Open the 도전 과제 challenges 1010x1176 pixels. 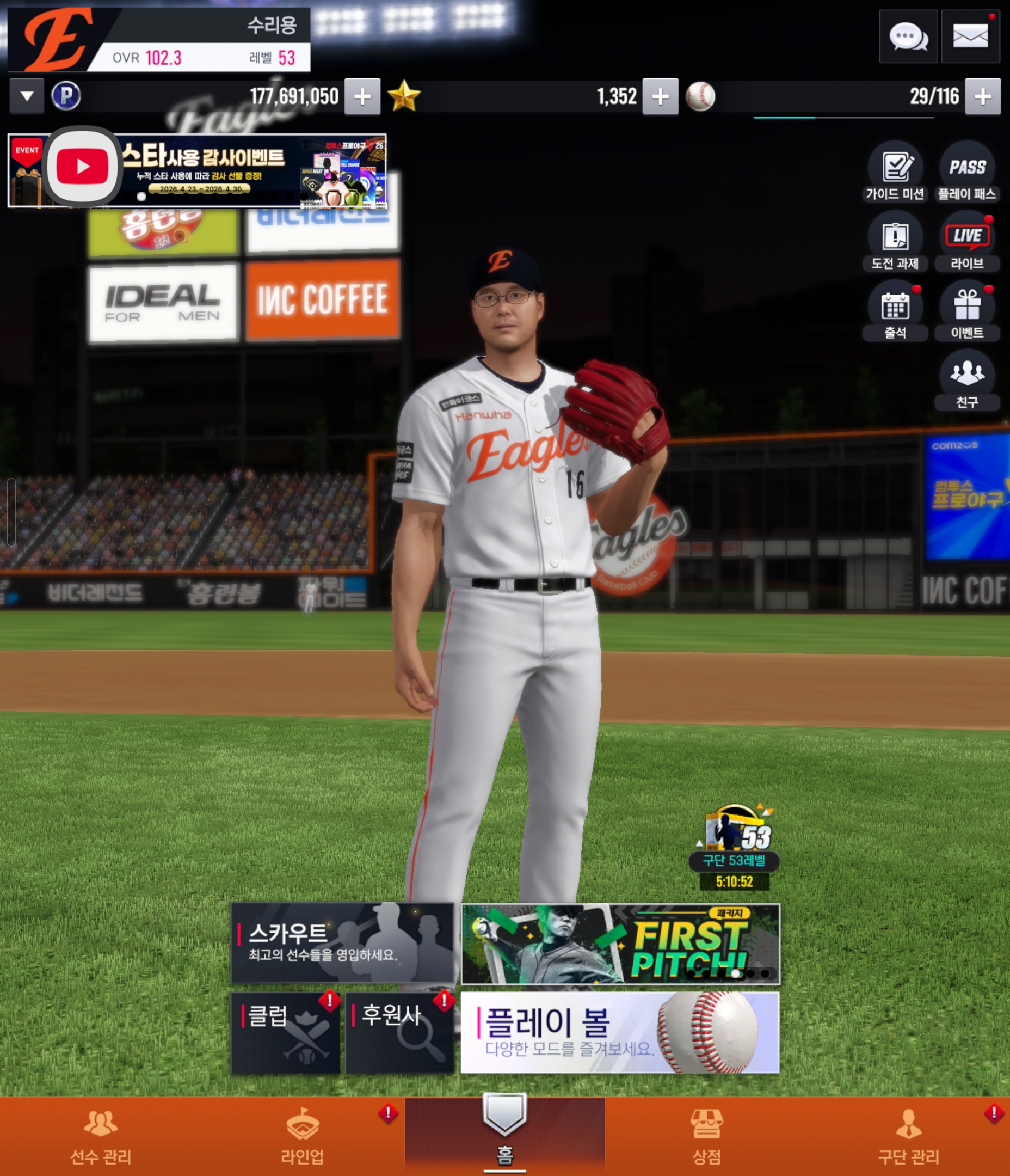[x=895, y=241]
